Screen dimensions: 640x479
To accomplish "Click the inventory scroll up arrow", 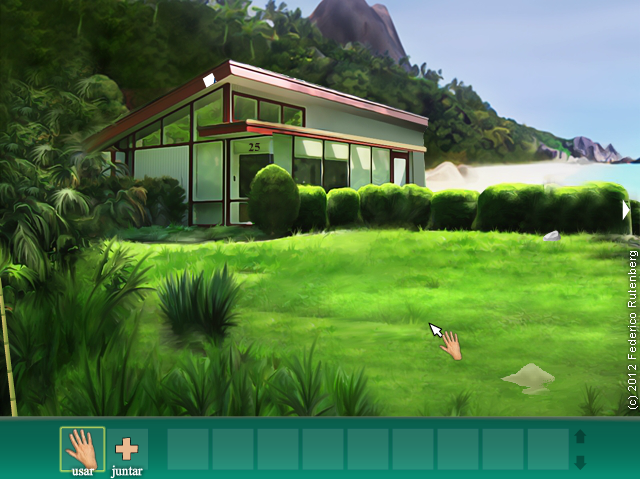I will [x=580, y=437].
